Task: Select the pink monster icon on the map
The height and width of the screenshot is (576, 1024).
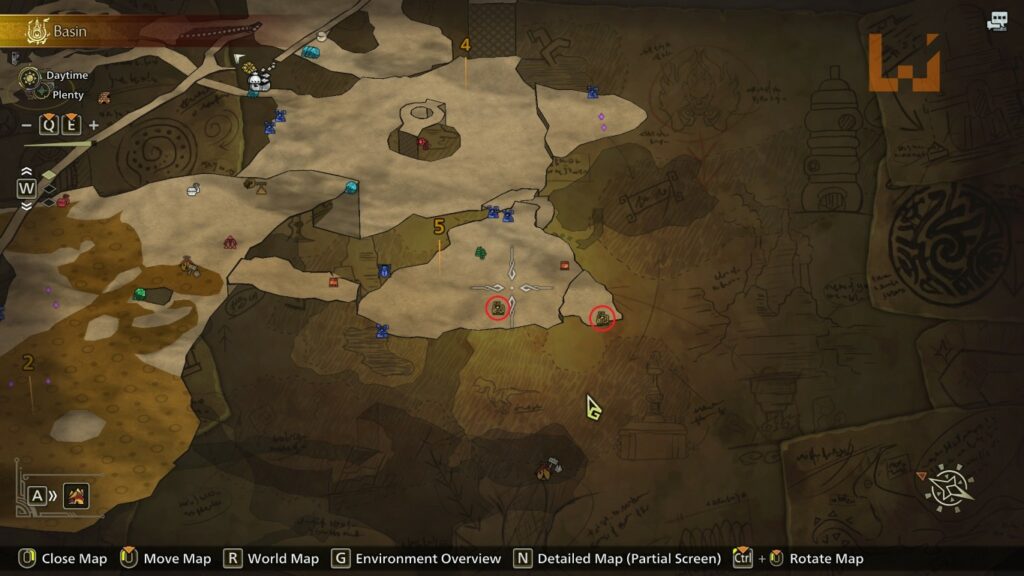Action: (230, 242)
